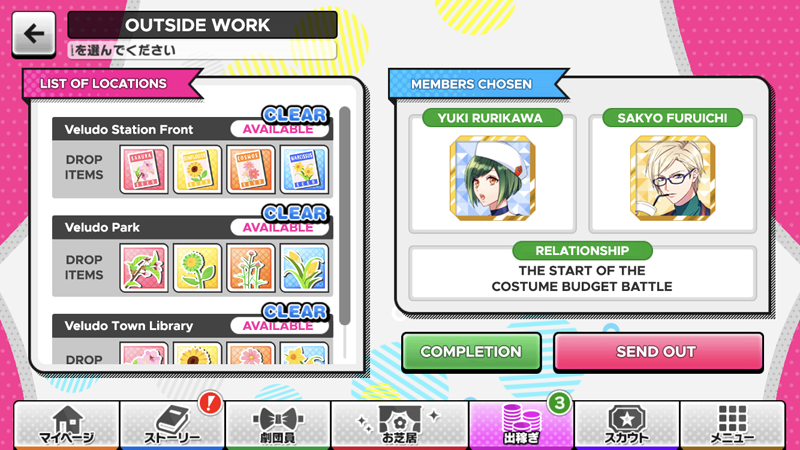Switch to the 劇団員 troupe members tab
Viewport: 800px width, 450px height.
pos(278,424)
